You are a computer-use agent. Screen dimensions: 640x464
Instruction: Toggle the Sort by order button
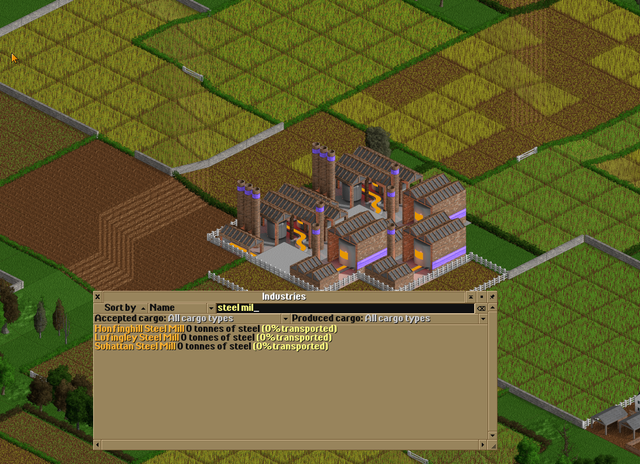point(122,308)
